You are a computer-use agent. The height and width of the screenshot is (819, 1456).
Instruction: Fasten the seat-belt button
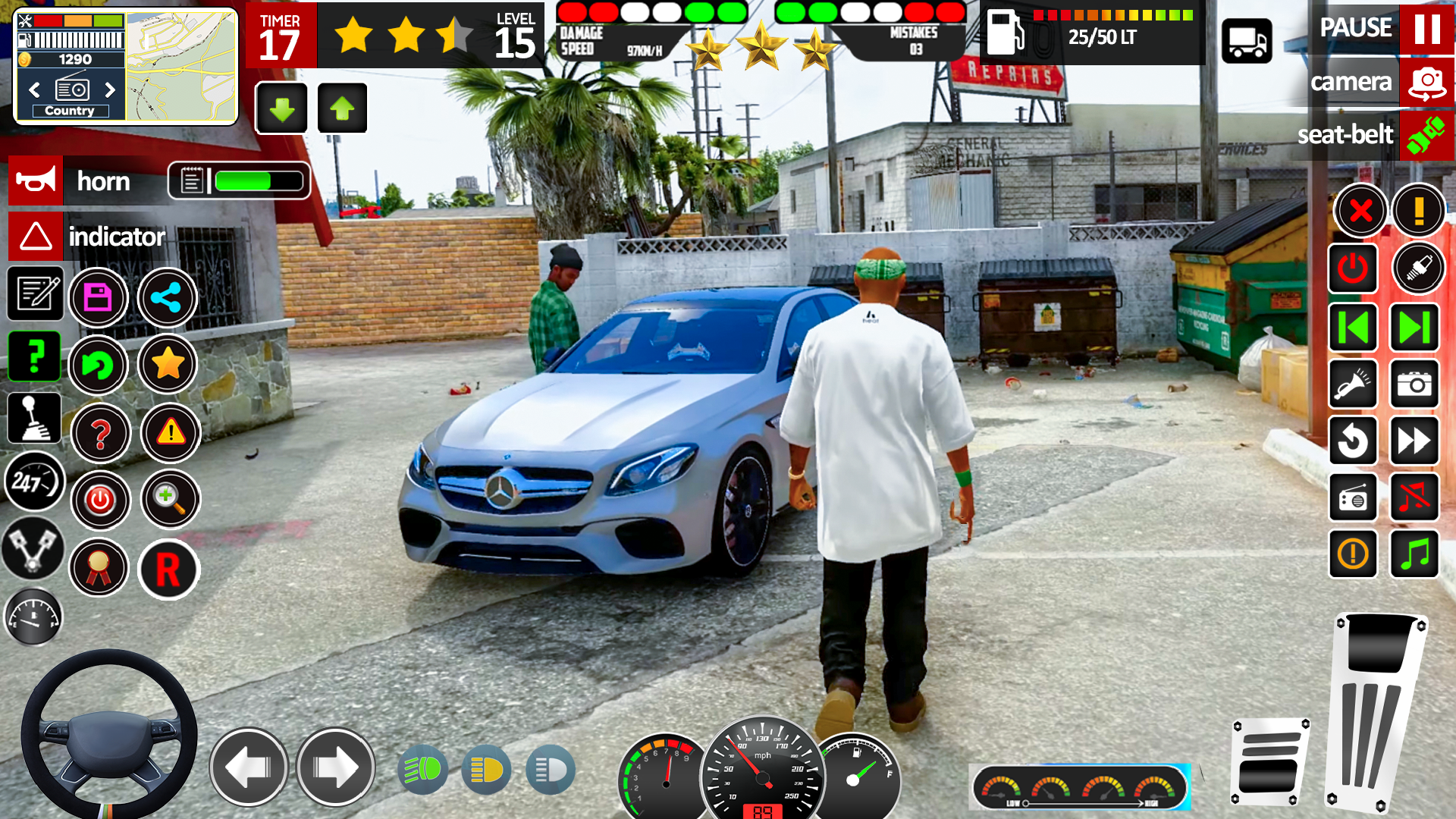click(x=1426, y=135)
